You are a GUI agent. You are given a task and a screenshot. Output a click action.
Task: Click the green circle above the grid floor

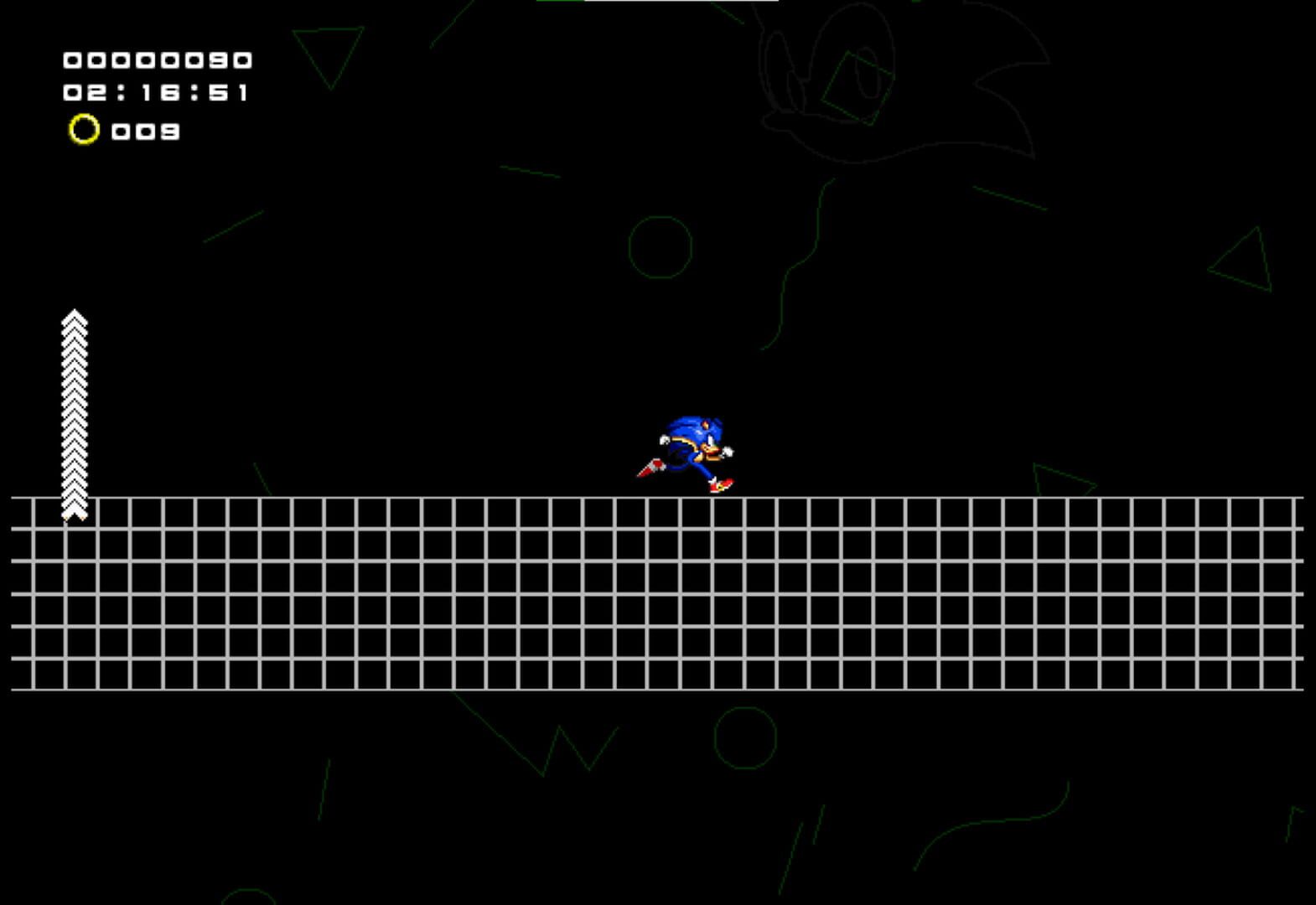pos(662,247)
